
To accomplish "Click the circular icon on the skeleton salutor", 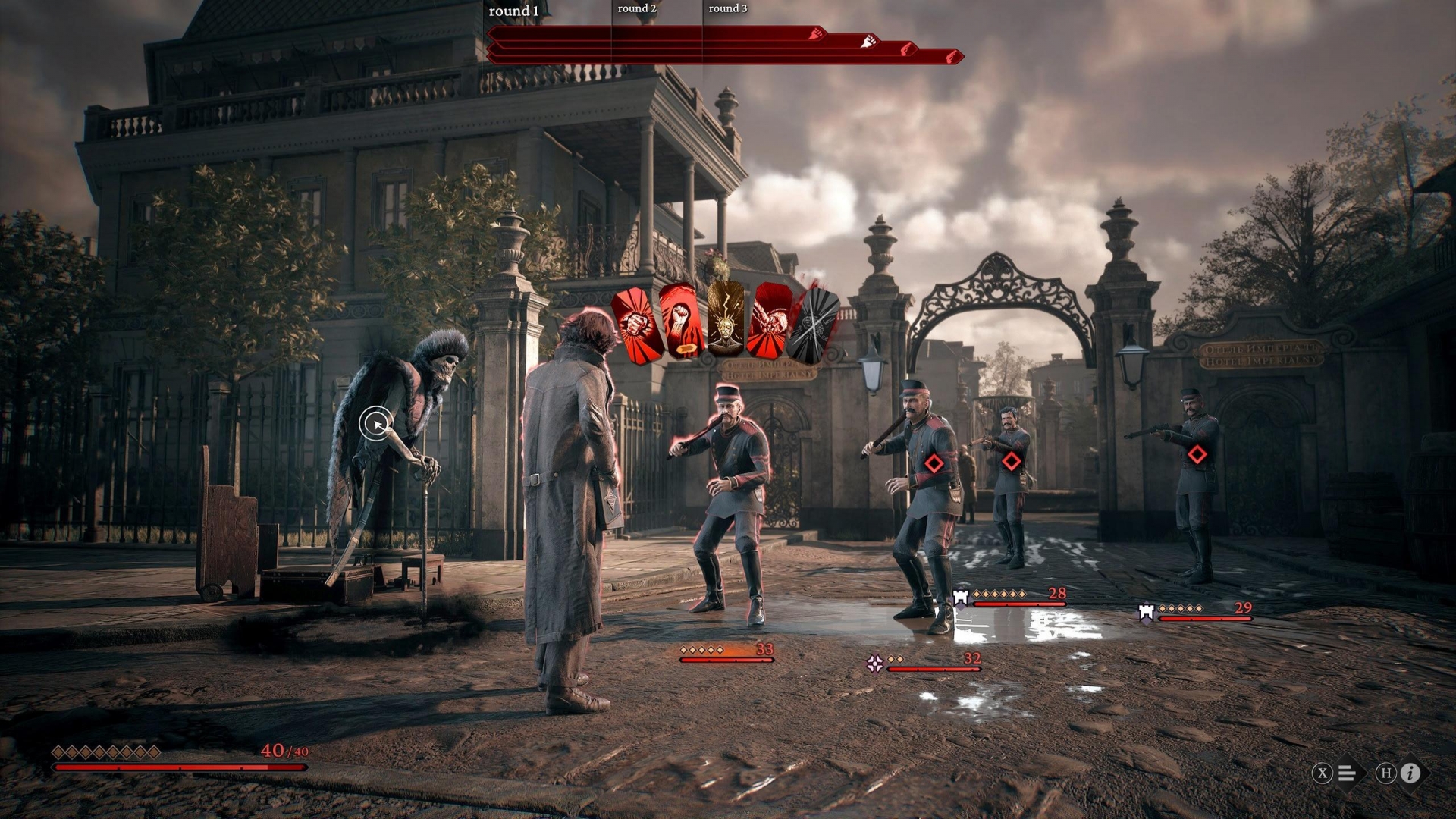I will [376, 423].
